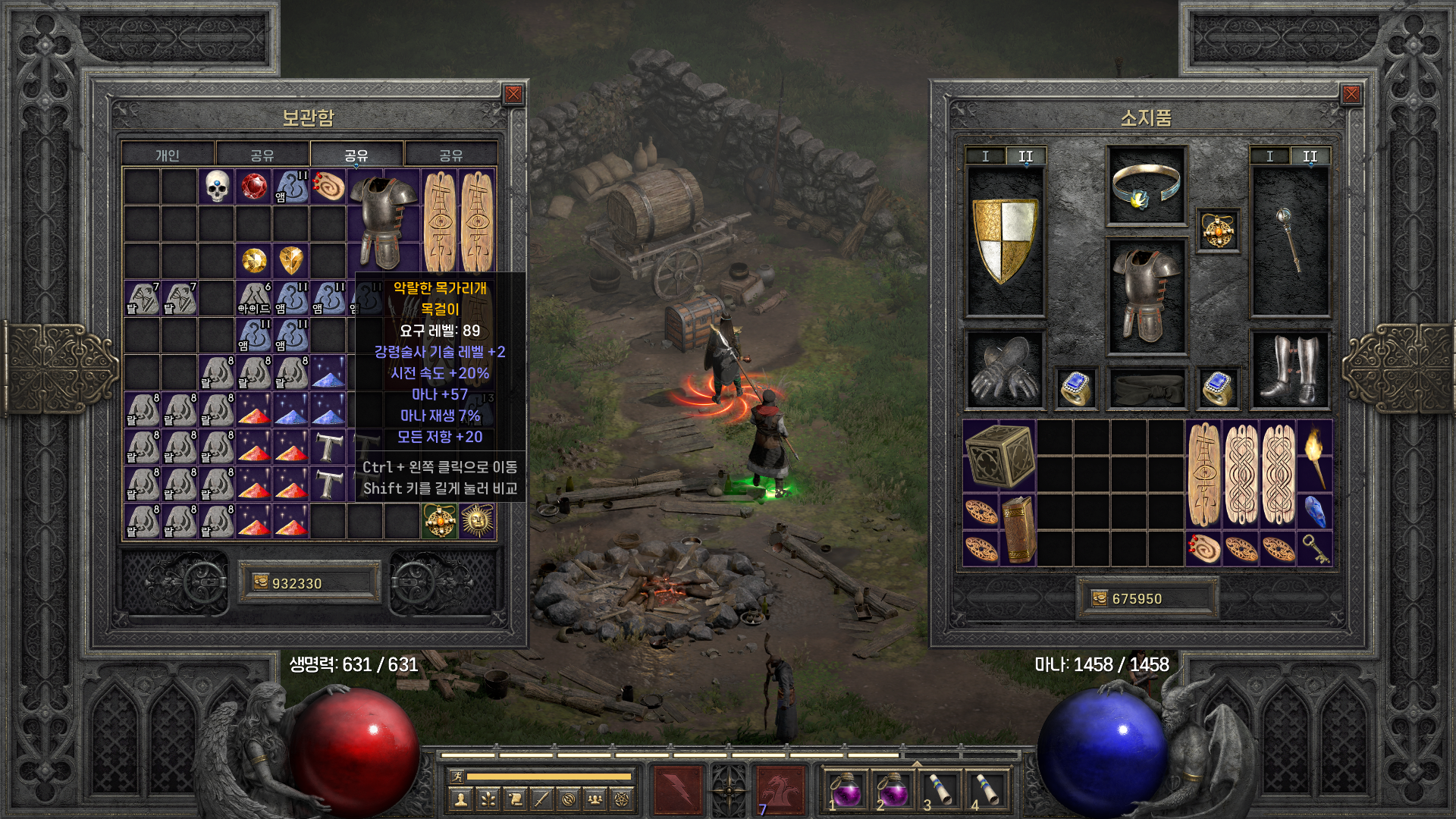
Task: Switch to the personal stash tab
Action: click(168, 155)
